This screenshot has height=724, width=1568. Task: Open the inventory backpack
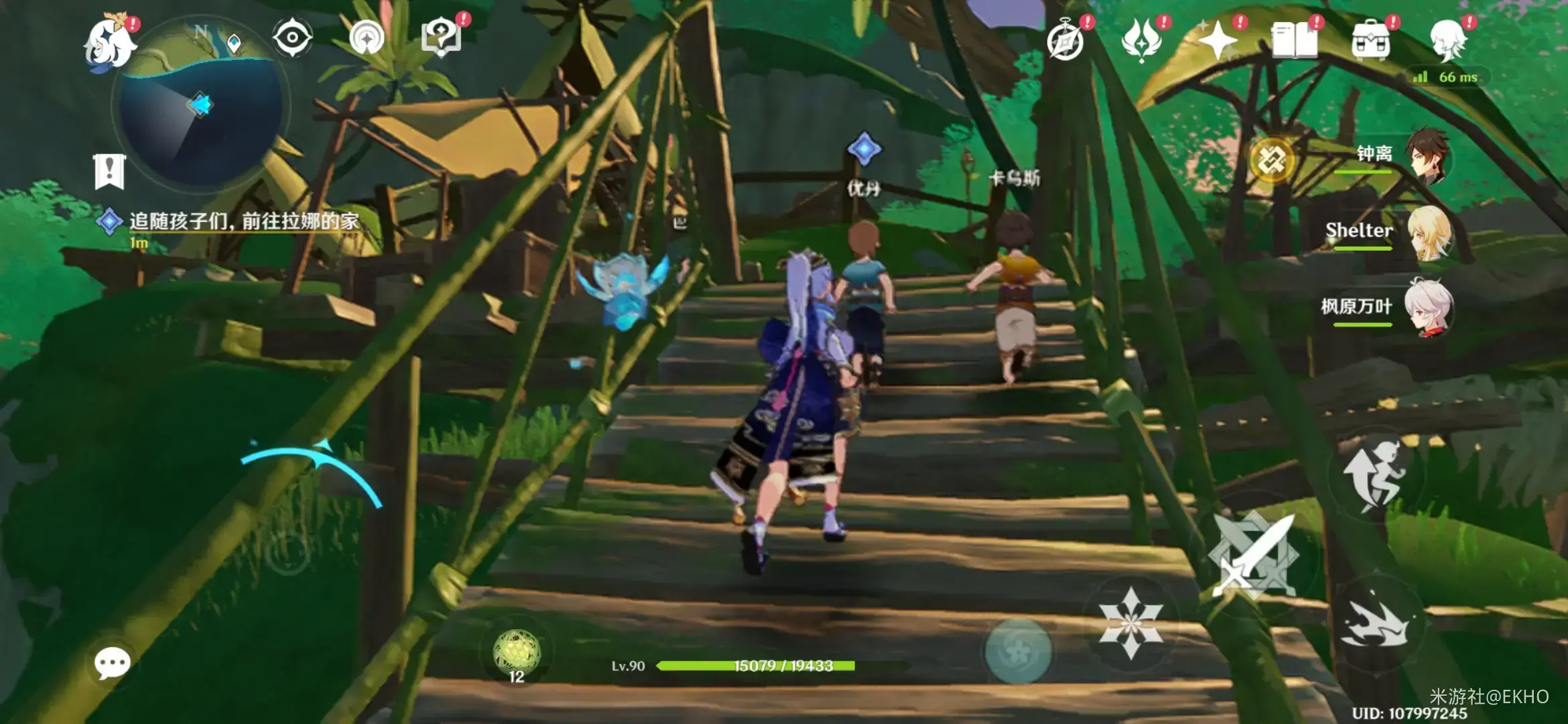(1371, 42)
